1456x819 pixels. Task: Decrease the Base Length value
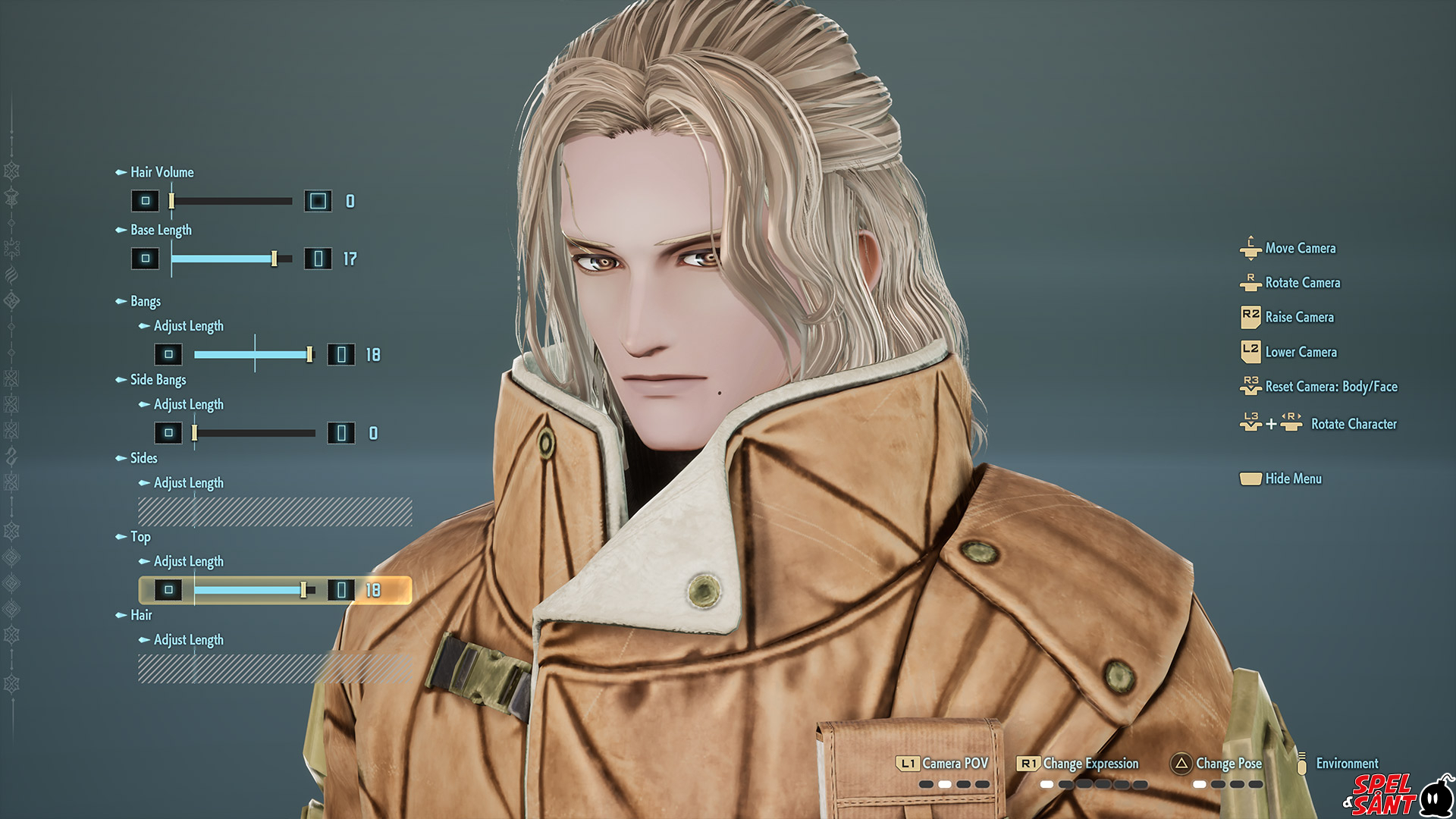pos(145,259)
